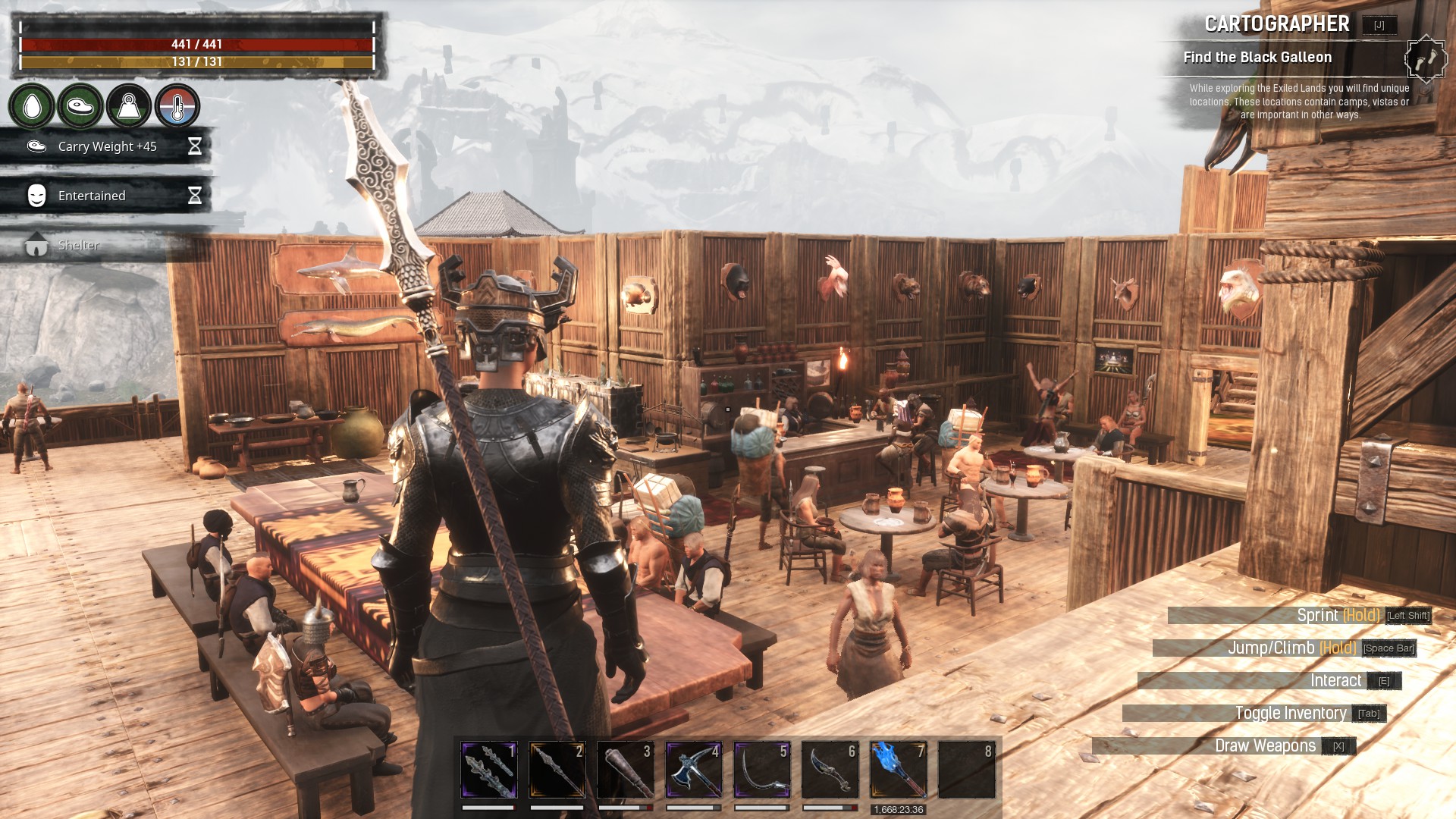
Task: Select the pickaxe in hotbar slot 4
Action: tap(693, 770)
